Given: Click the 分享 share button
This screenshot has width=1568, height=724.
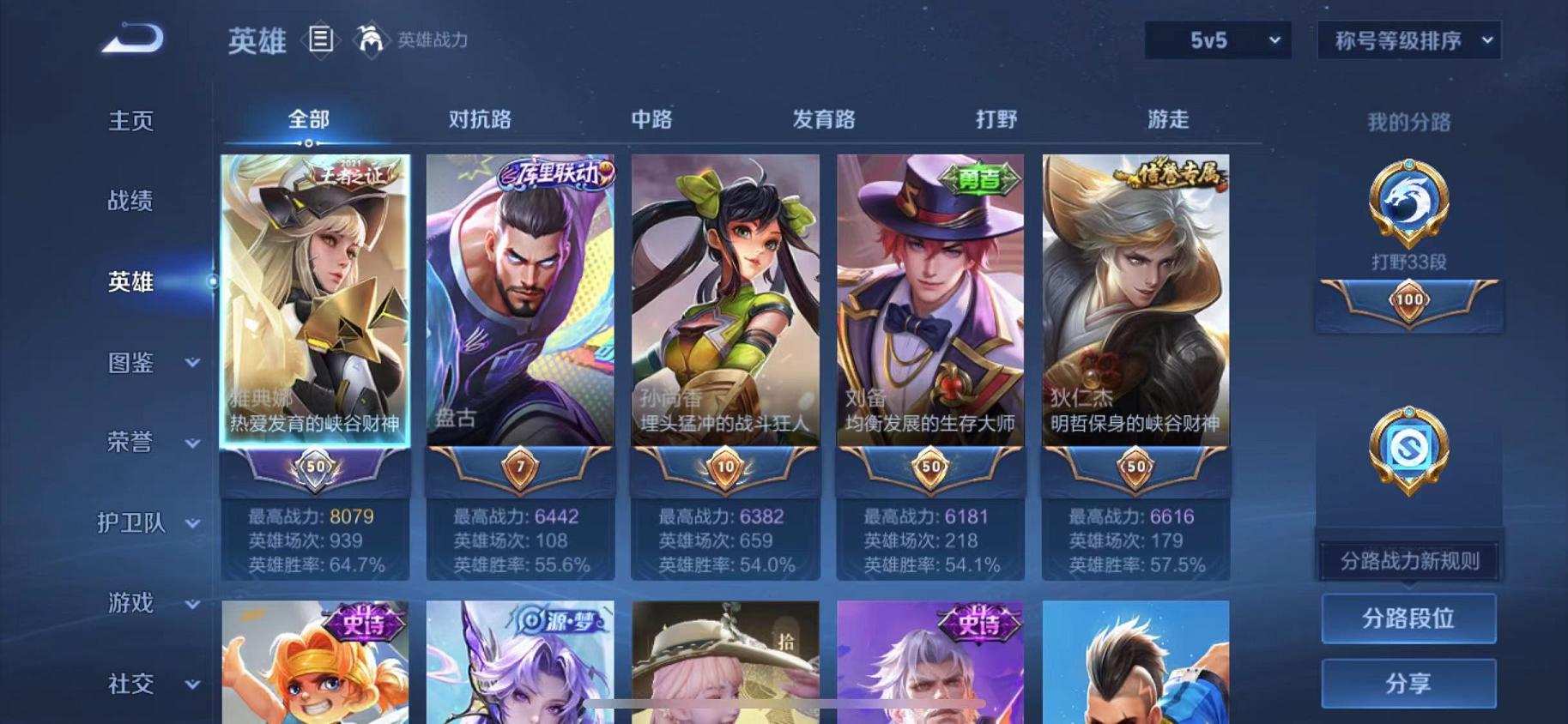Looking at the screenshot, I should coord(1409,684).
